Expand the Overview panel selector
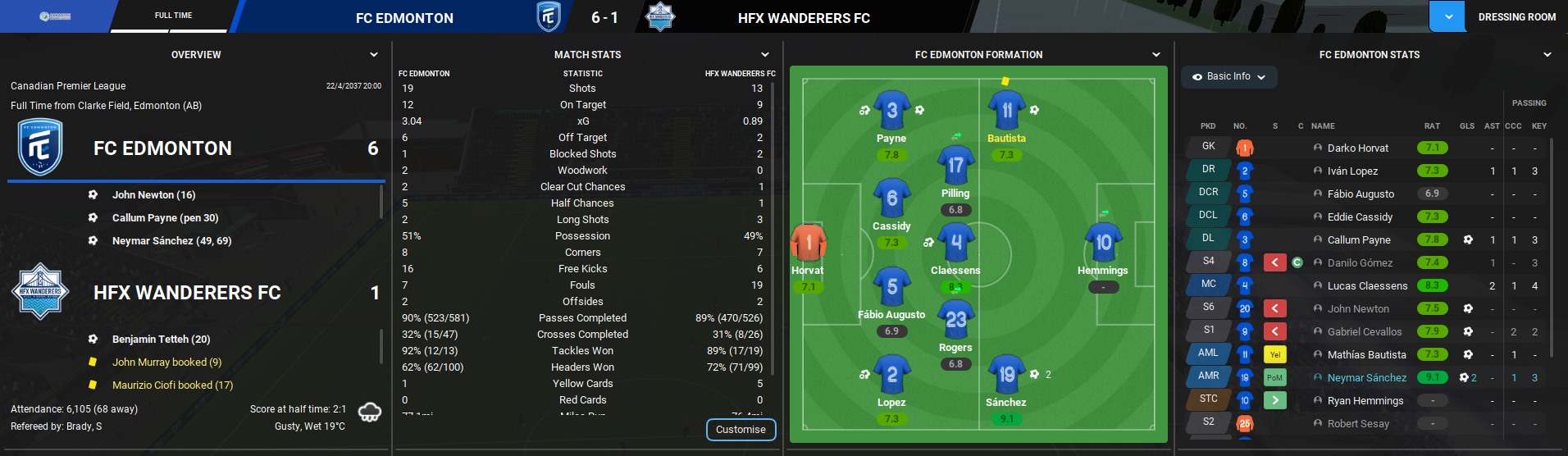The width and height of the screenshot is (1568, 456). click(x=374, y=55)
